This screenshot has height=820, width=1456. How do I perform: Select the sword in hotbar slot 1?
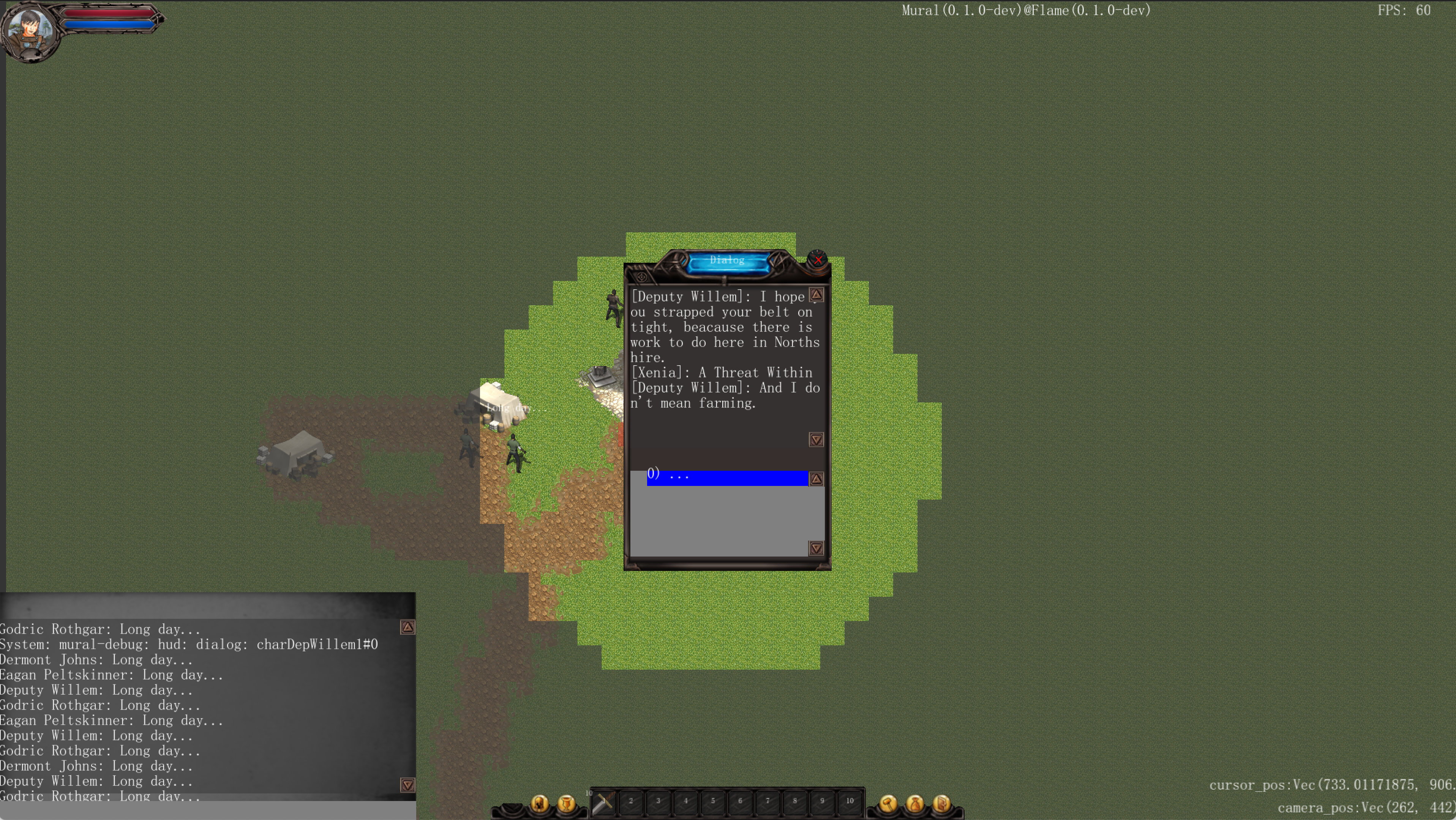pyautogui.click(x=603, y=802)
